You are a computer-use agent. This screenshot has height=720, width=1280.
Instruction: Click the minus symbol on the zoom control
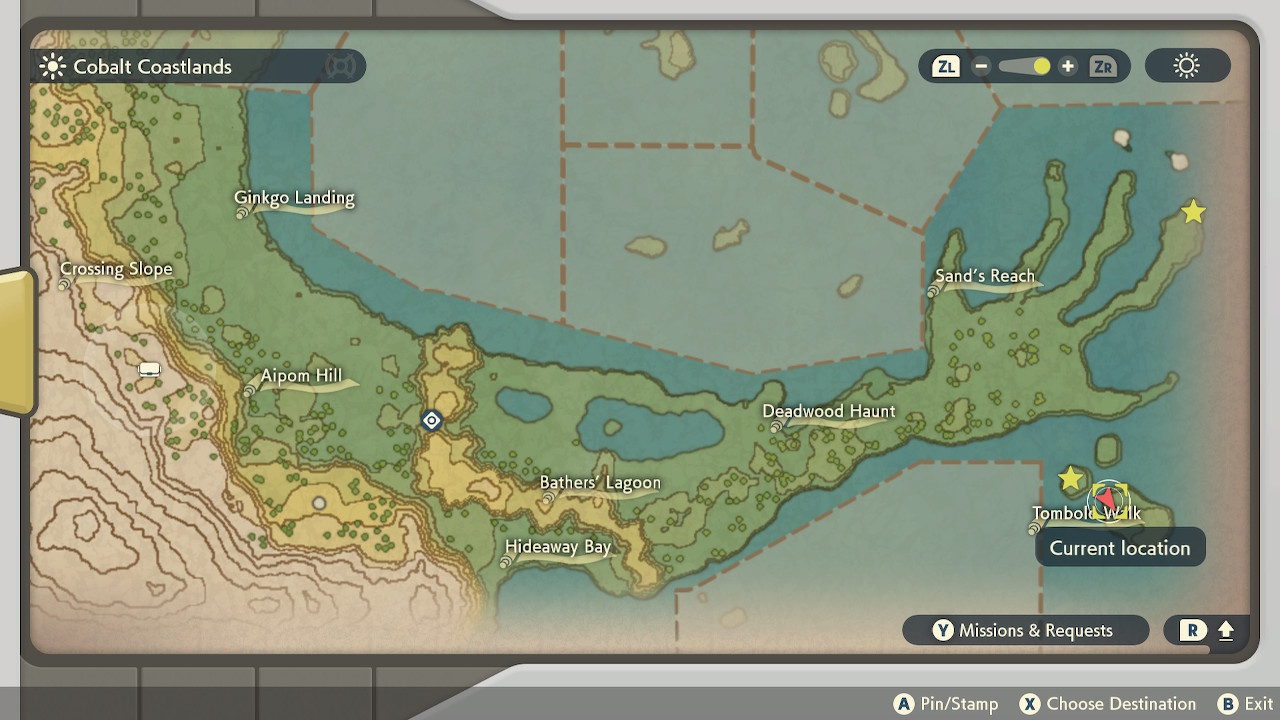coord(980,66)
